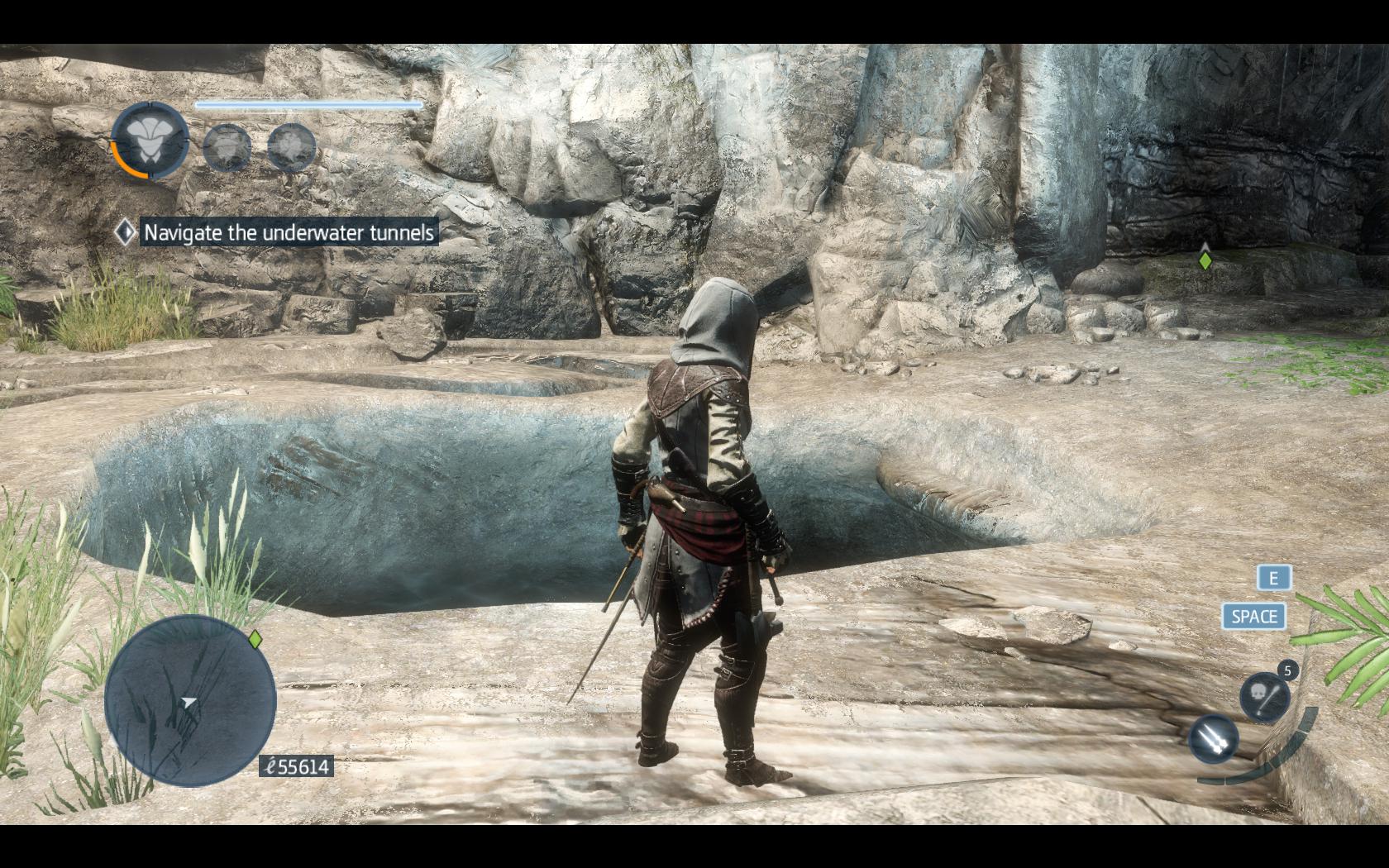Choose the skull blowpipe dart tool icon

1264,696
